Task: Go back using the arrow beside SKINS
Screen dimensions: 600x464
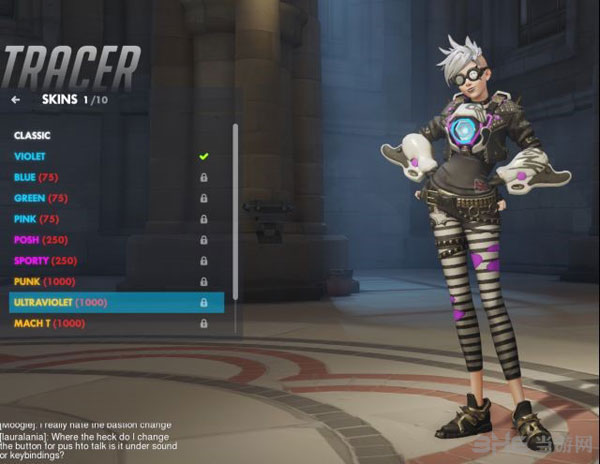Action: 16,100
